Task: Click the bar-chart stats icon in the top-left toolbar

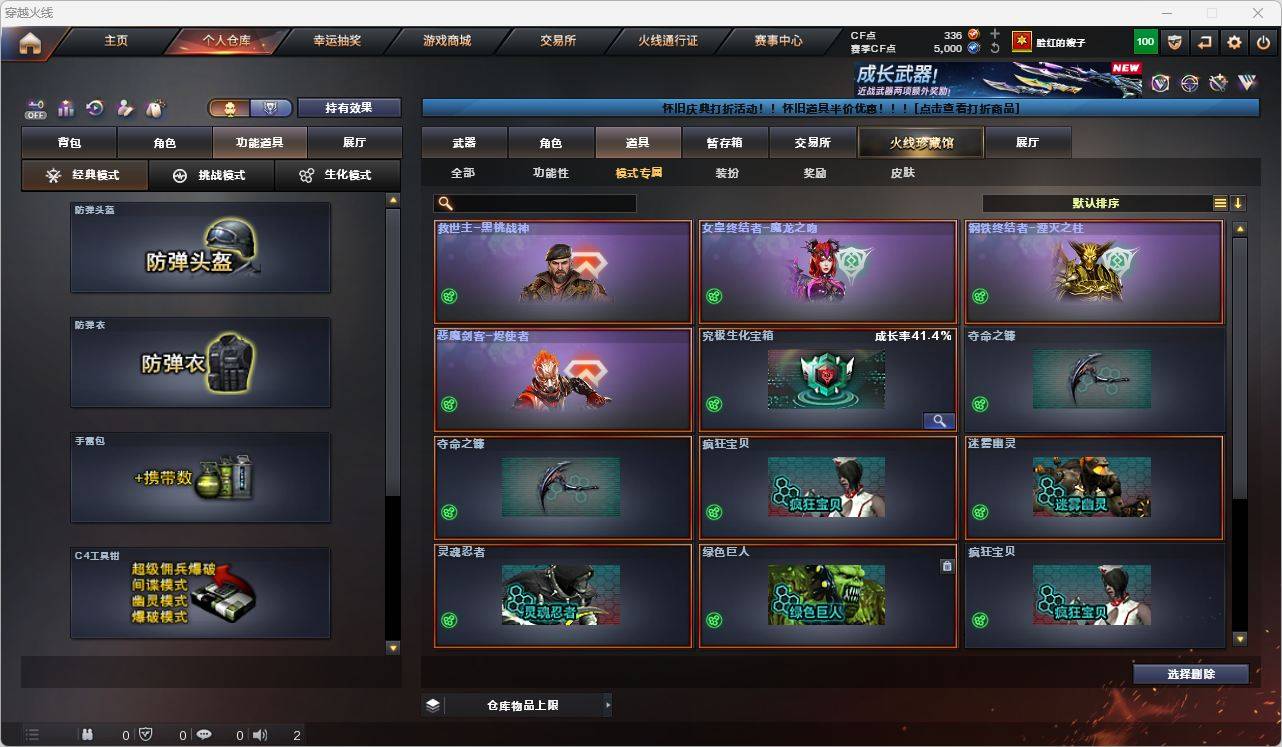Action: point(64,107)
